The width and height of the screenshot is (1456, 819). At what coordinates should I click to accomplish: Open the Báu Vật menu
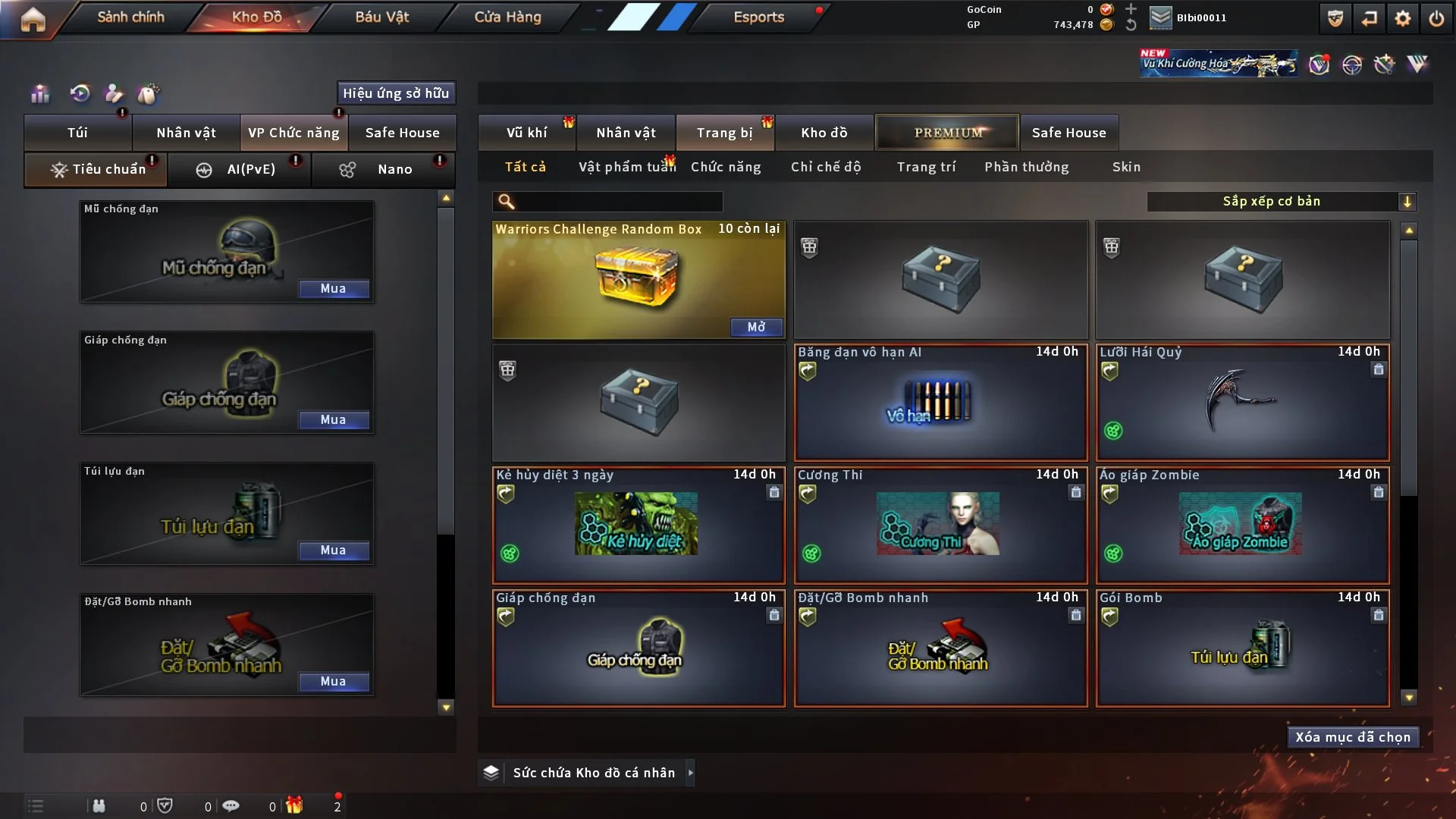click(x=381, y=17)
